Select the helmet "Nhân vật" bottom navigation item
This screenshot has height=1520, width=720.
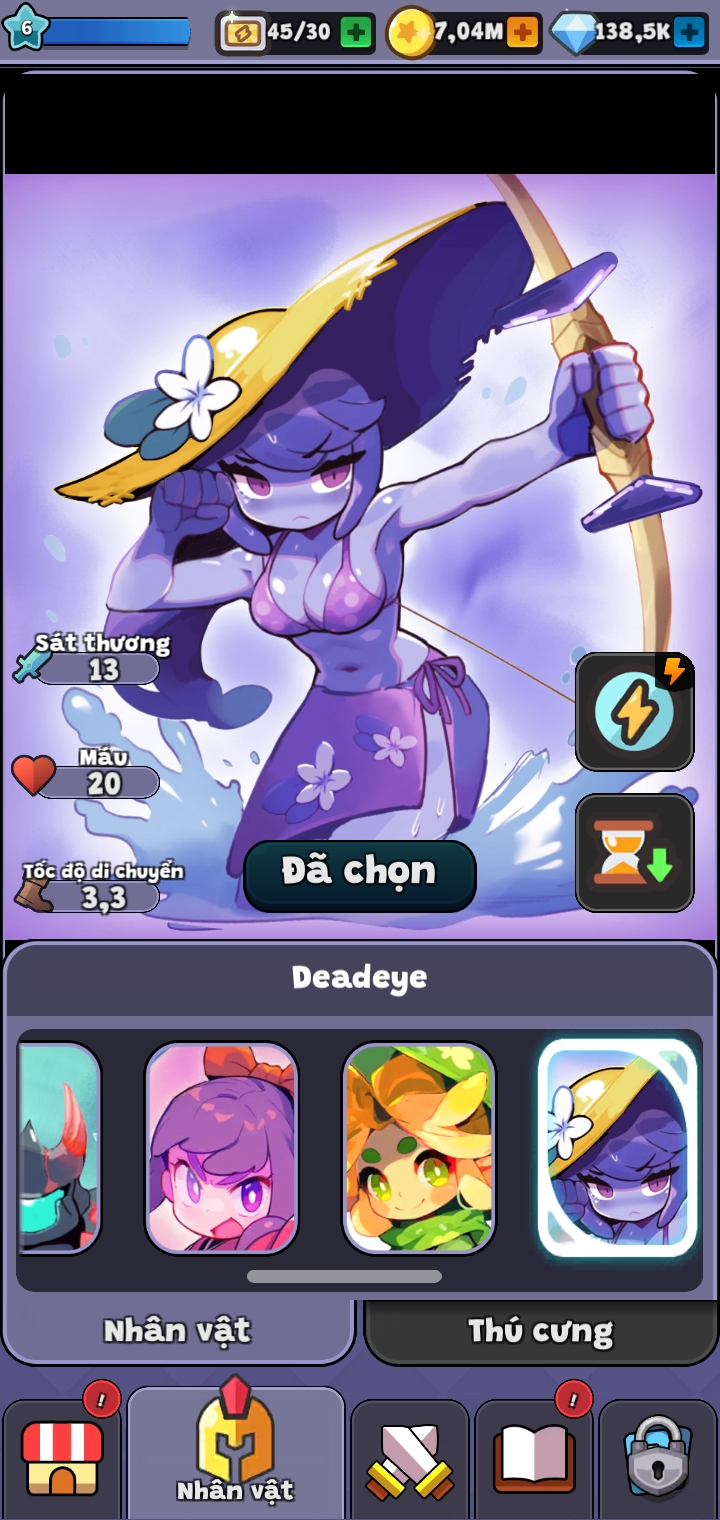tap(236, 1450)
